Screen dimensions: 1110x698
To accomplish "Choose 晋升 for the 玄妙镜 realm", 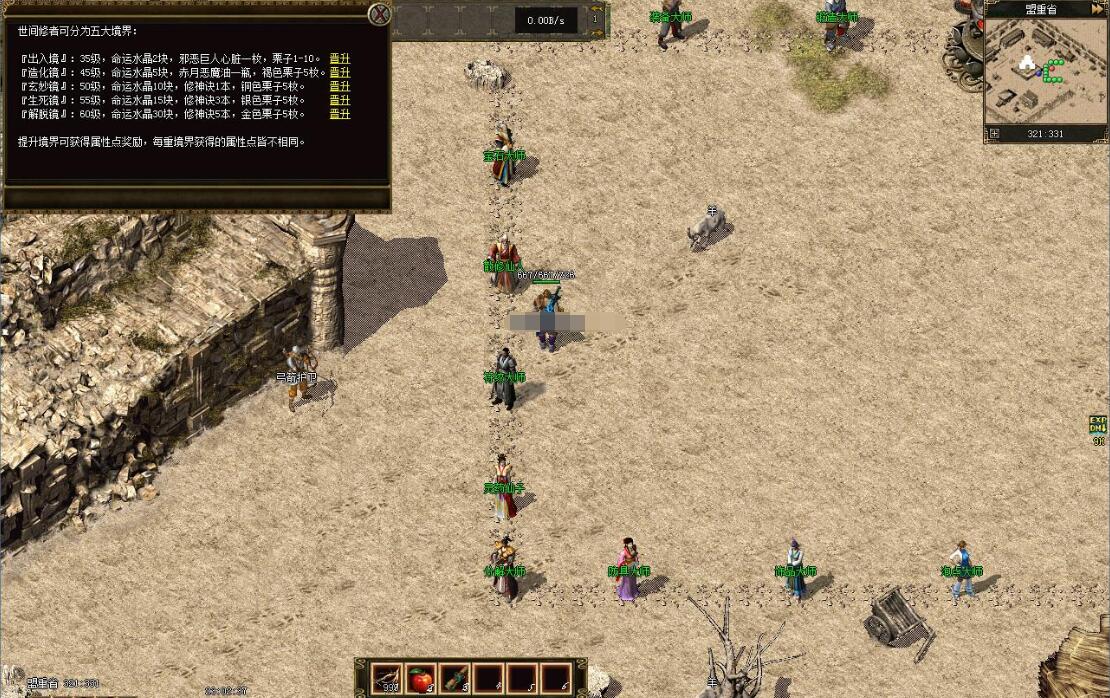I will (x=340, y=86).
